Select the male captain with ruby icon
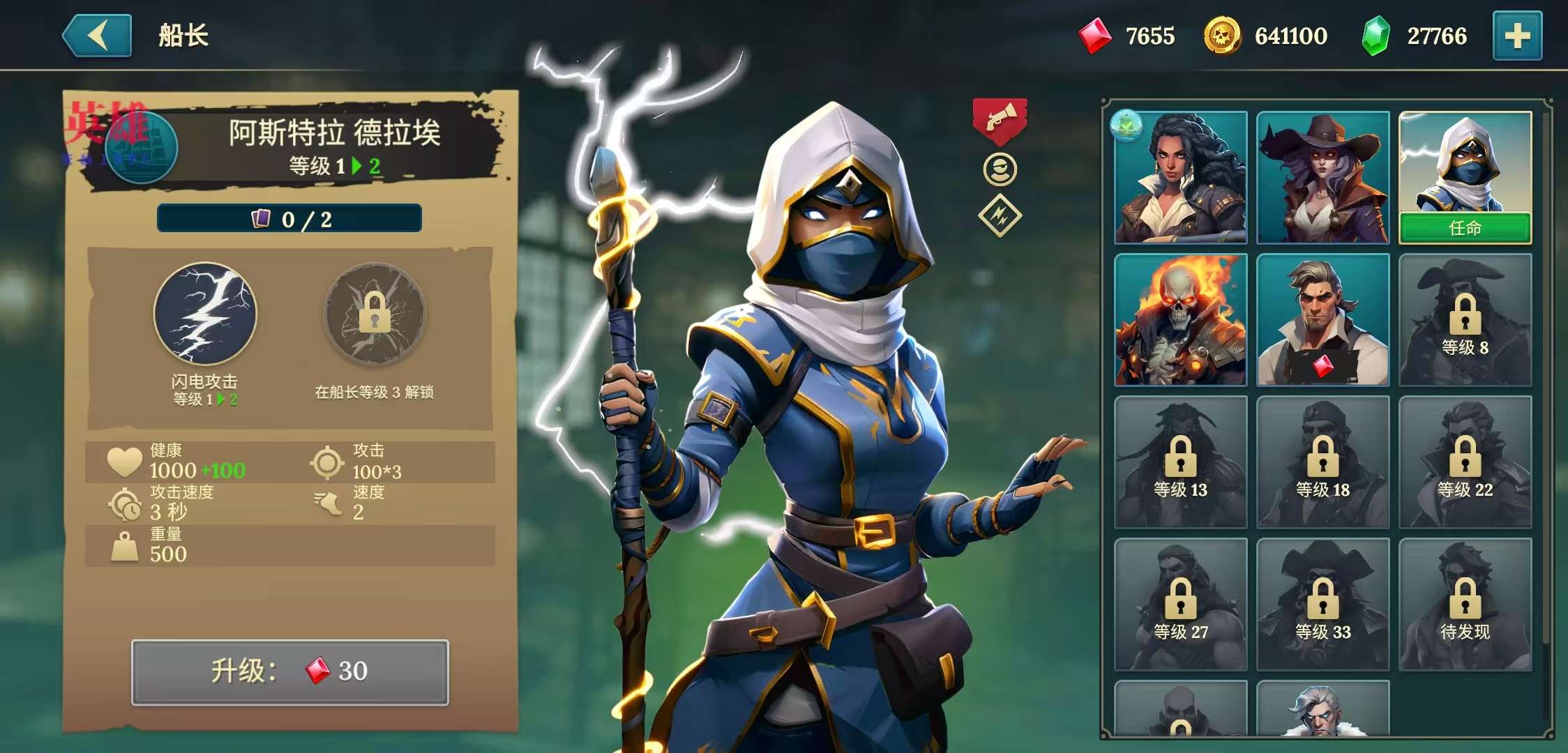This screenshot has height=753, width=1568. 1322,320
